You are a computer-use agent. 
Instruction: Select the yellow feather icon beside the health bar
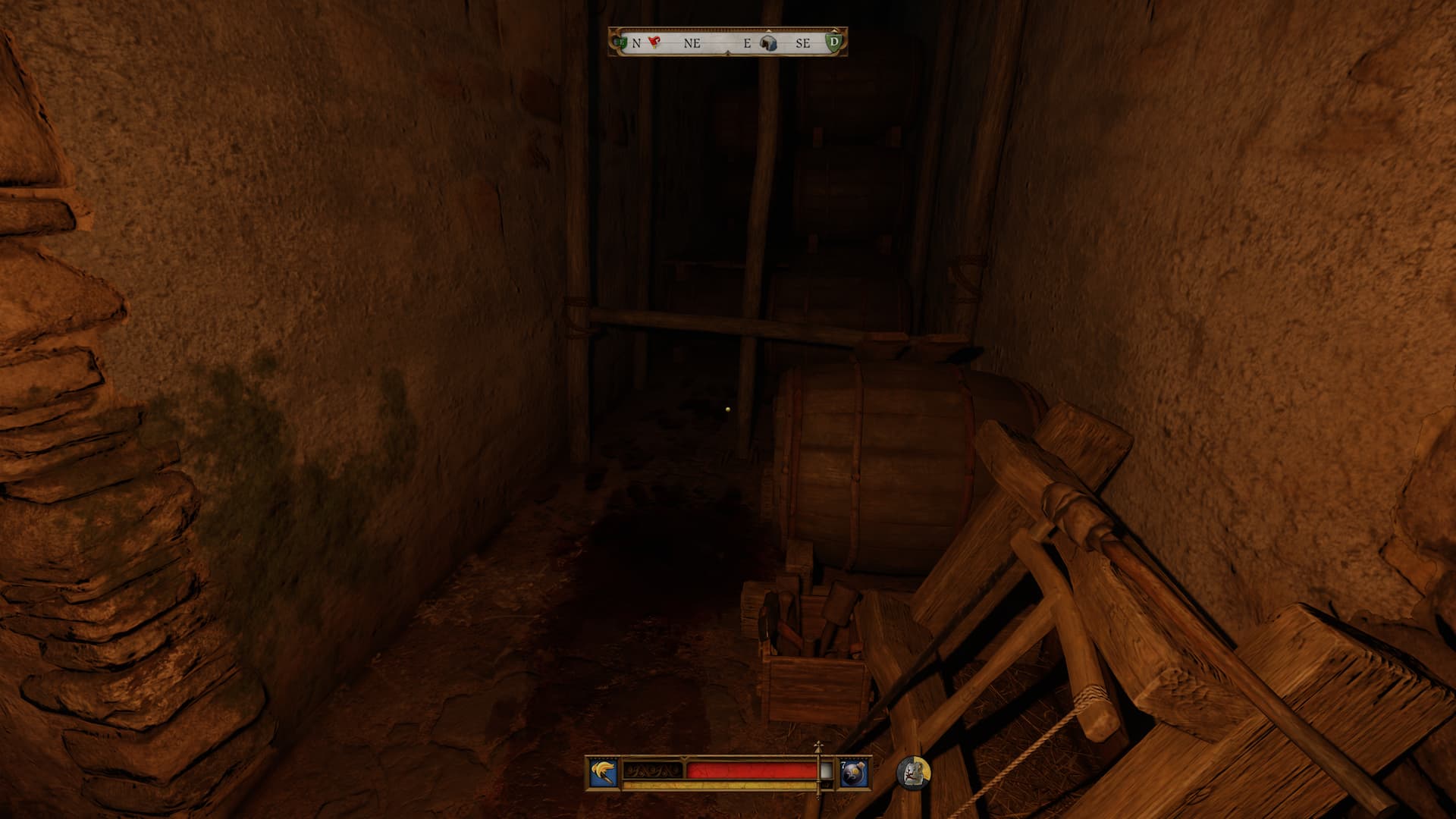click(604, 773)
